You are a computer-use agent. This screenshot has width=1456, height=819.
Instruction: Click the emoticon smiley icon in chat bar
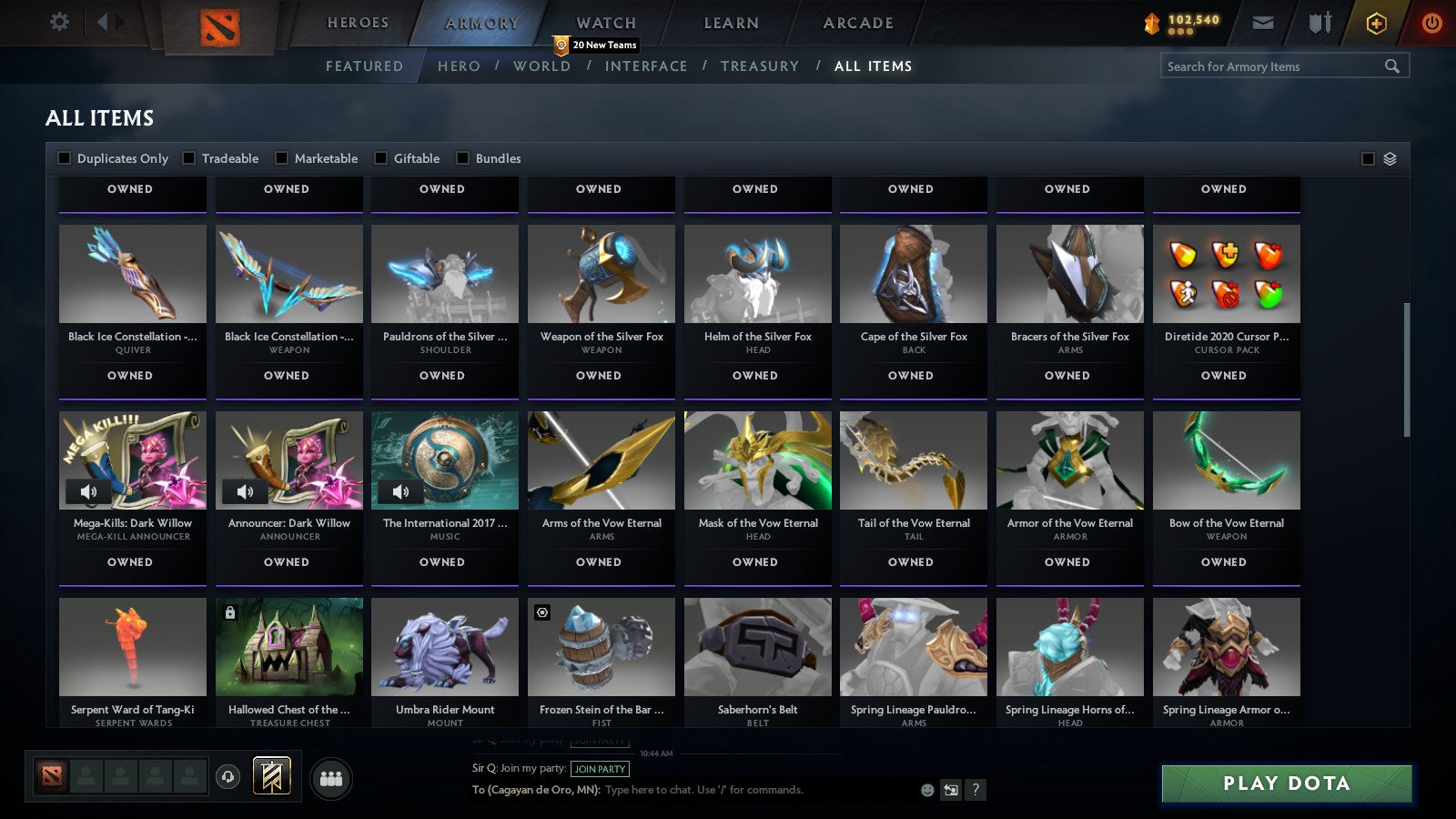pyautogui.click(x=926, y=791)
